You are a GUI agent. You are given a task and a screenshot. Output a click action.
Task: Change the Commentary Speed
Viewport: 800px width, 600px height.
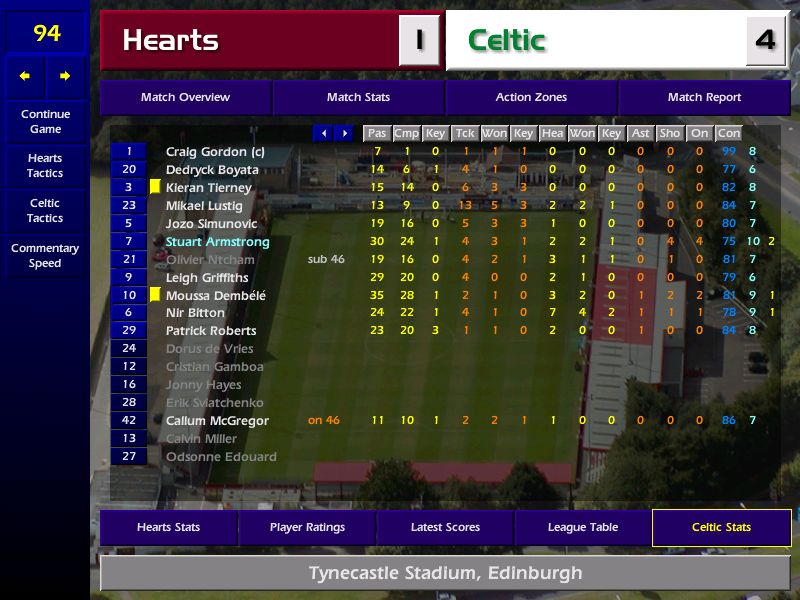click(x=45, y=255)
